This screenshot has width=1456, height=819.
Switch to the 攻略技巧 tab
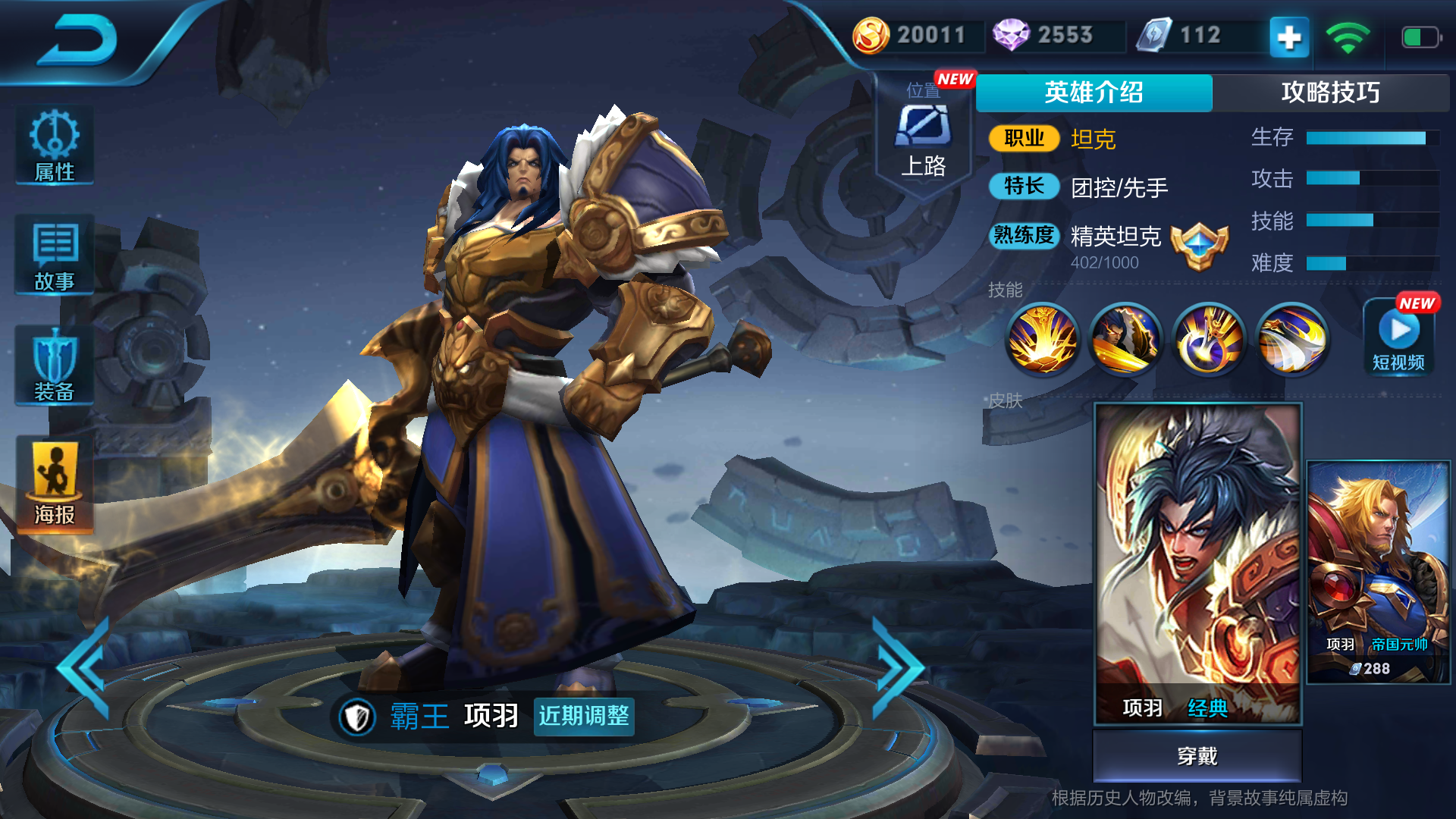point(1330,93)
